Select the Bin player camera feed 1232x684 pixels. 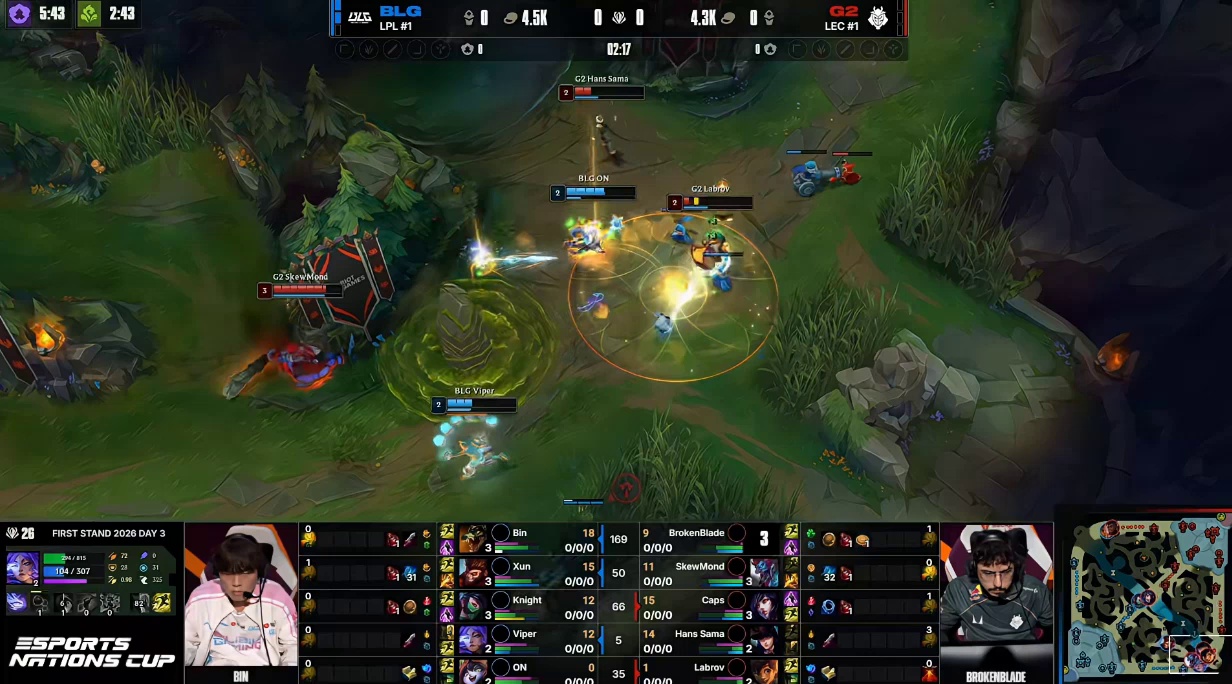[x=241, y=595]
